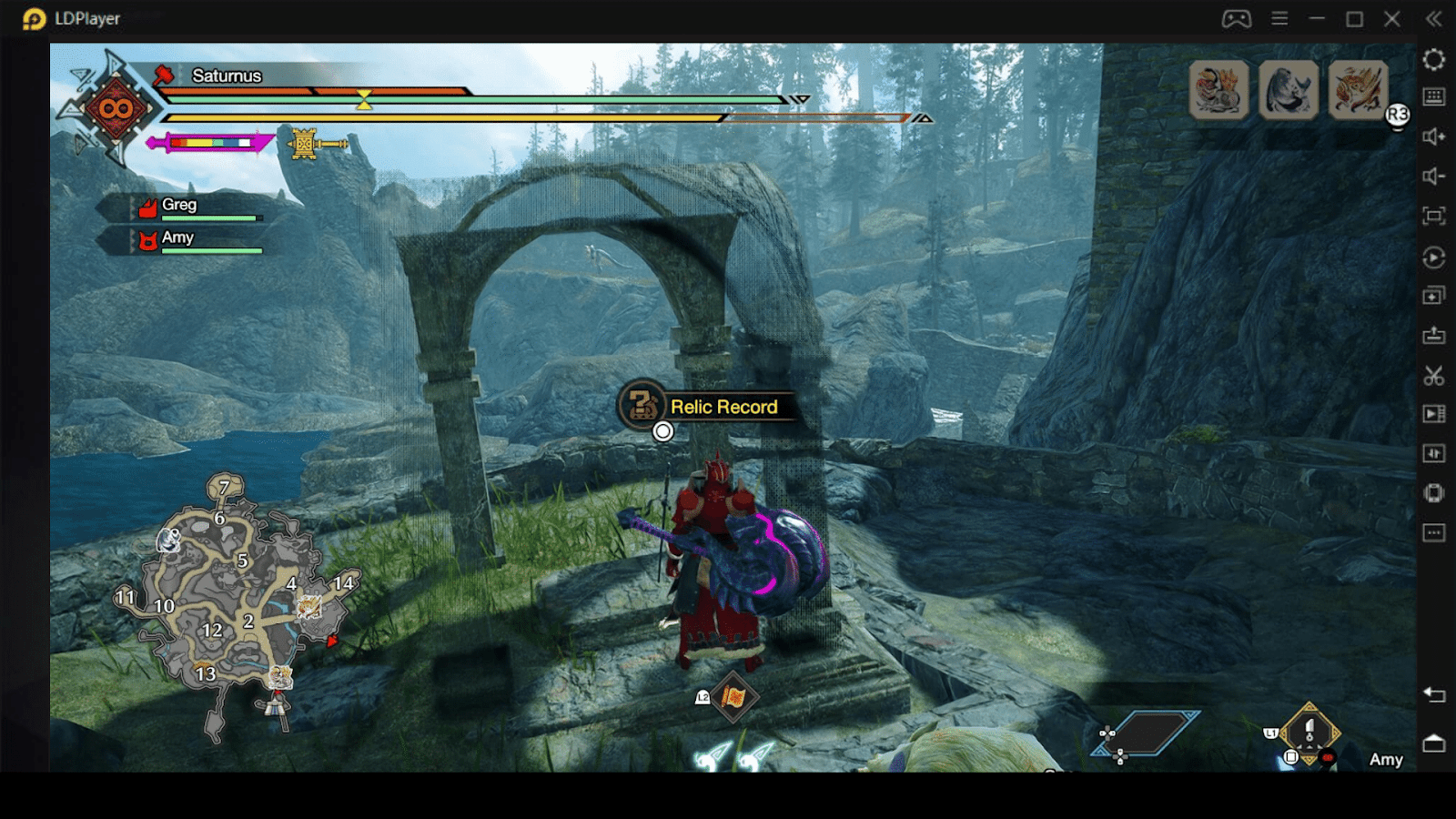This screenshot has height=819, width=1456.
Task: Click the Saturnus quest emblem icon
Action: (x=116, y=109)
